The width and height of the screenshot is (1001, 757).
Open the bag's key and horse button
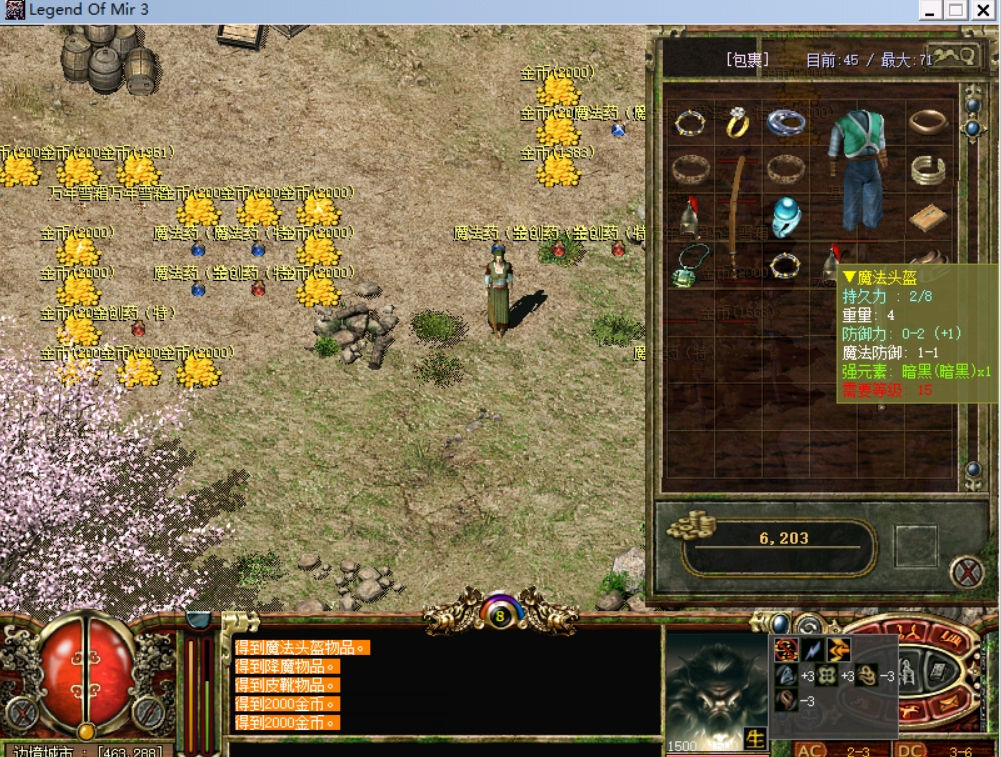click(x=953, y=57)
